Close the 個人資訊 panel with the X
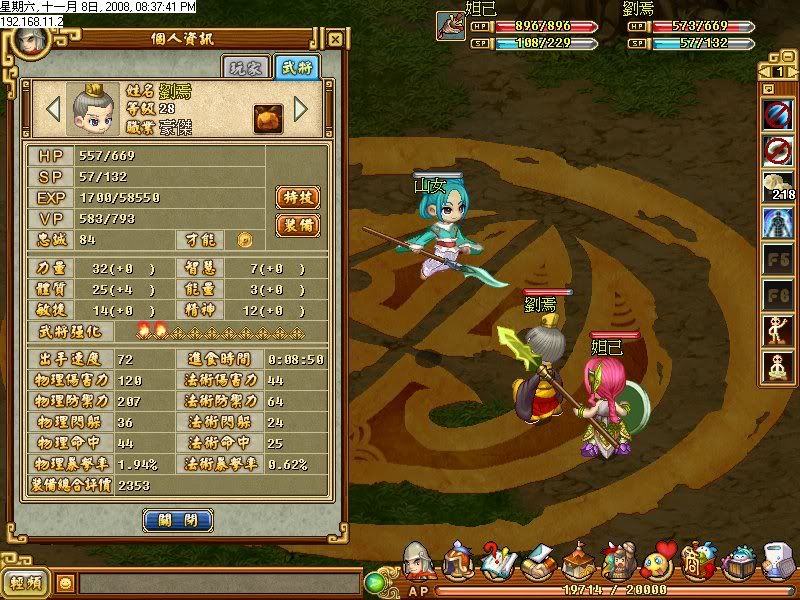Image resolution: width=800 pixels, height=600 pixels. 336,40
